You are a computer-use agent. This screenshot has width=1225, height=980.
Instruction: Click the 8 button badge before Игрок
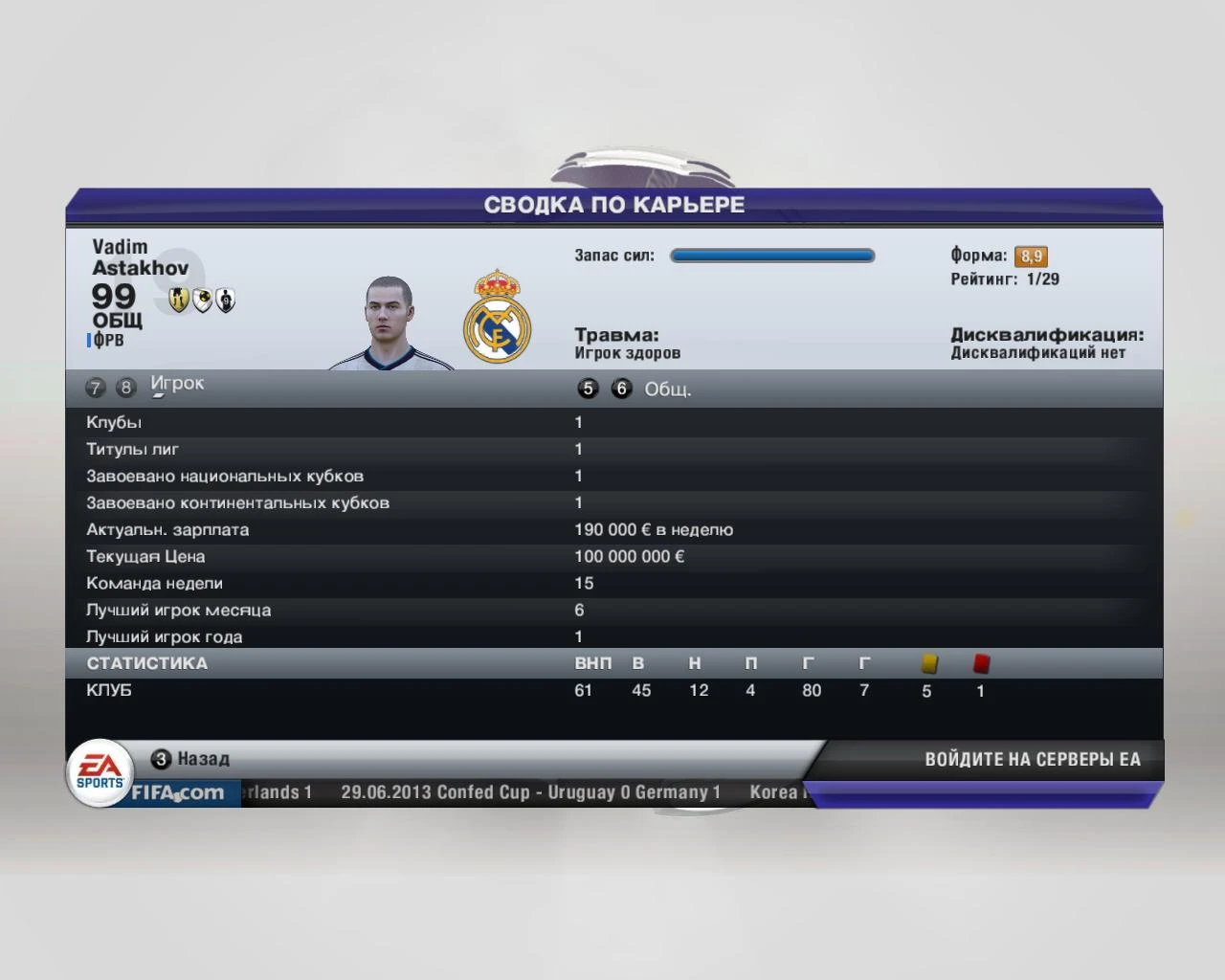coord(125,388)
